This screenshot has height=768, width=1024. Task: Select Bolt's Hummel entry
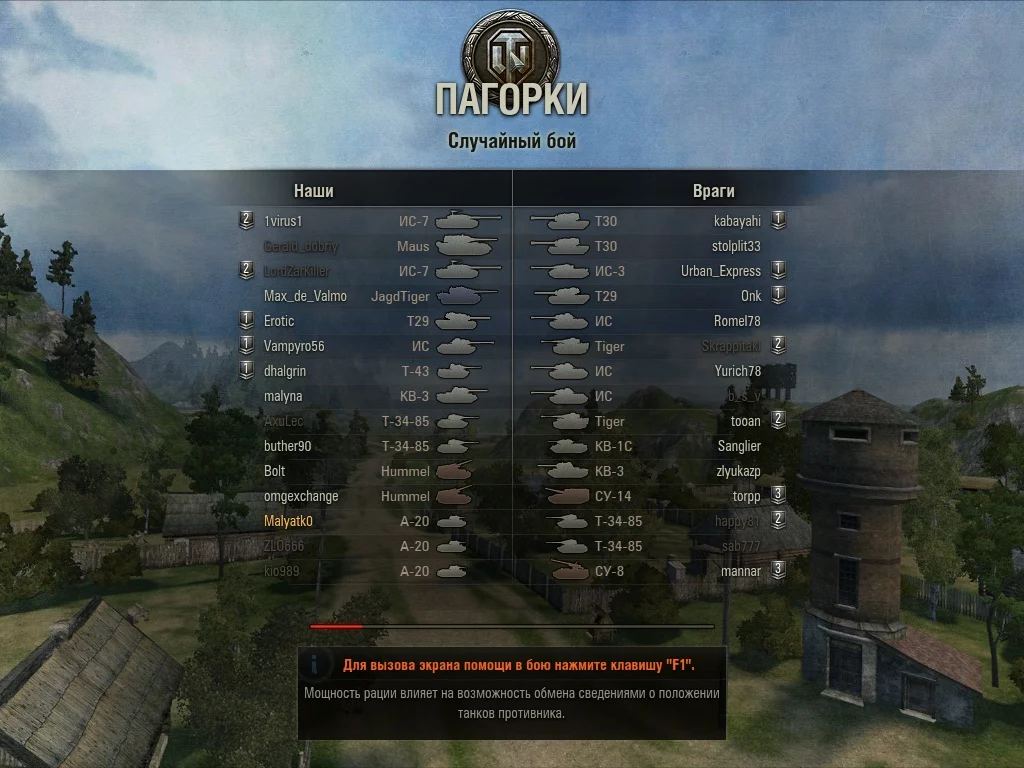point(275,471)
